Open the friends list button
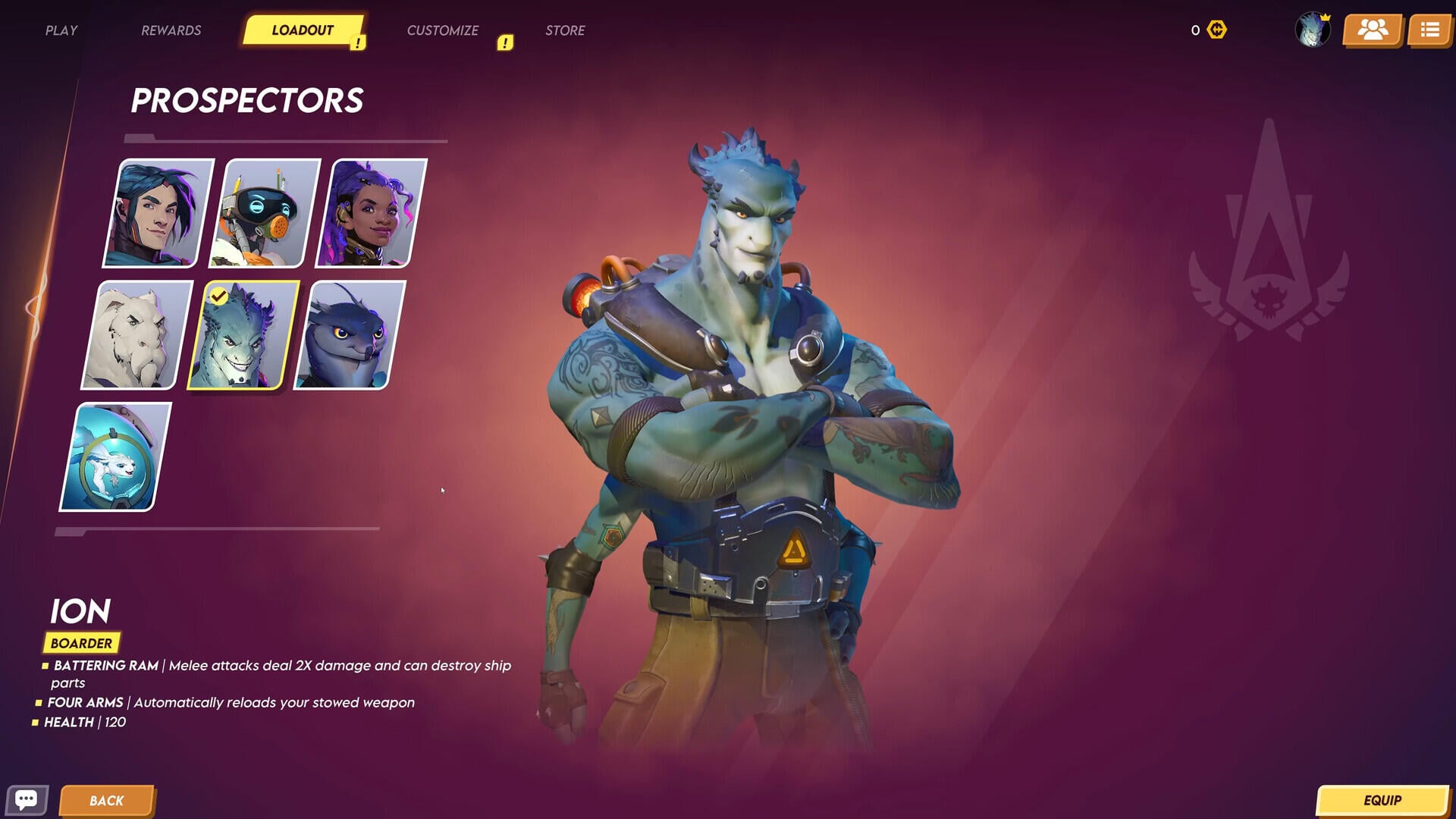Image resolution: width=1456 pixels, height=819 pixels. click(1373, 30)
